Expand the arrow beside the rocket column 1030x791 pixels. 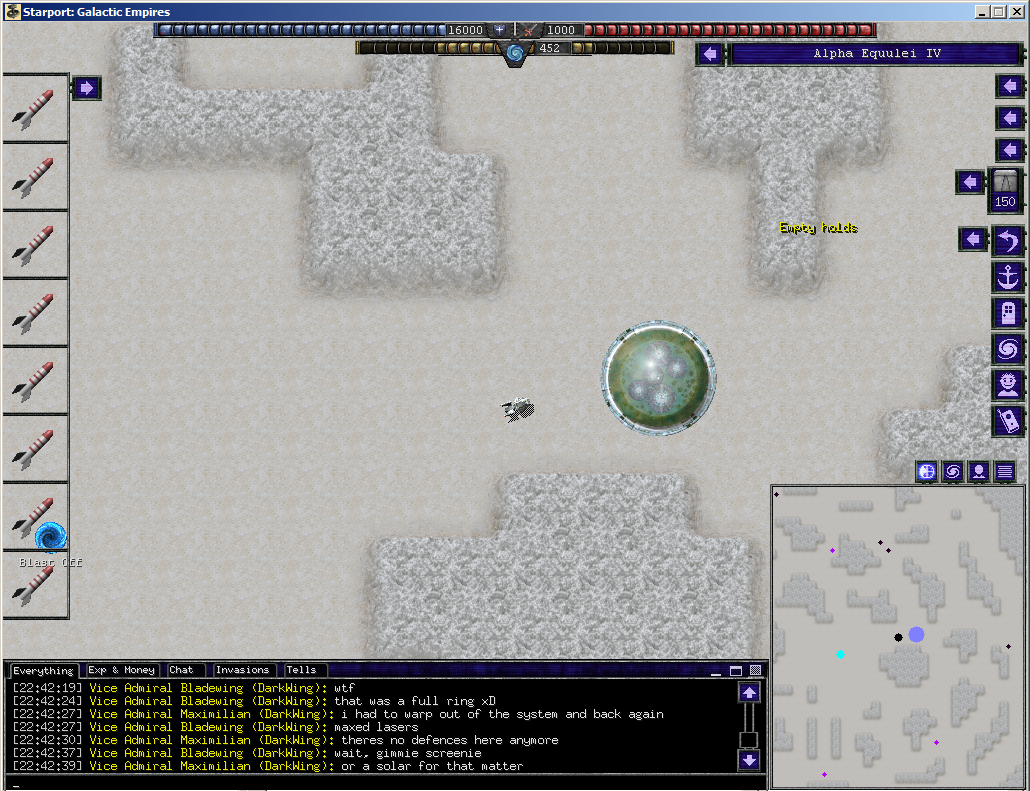point(86,88)
